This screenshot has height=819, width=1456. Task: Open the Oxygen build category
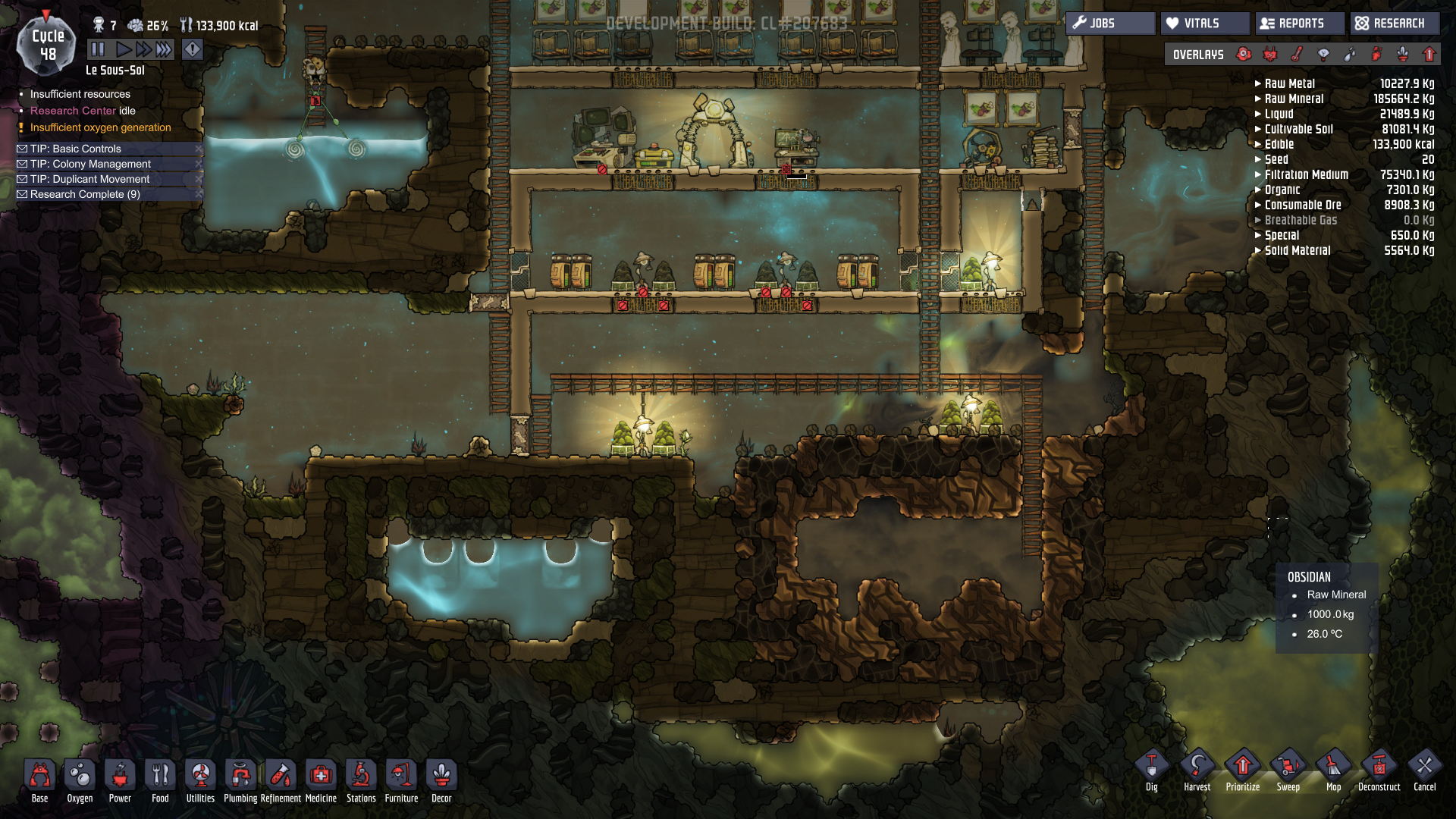pos(80,780)
